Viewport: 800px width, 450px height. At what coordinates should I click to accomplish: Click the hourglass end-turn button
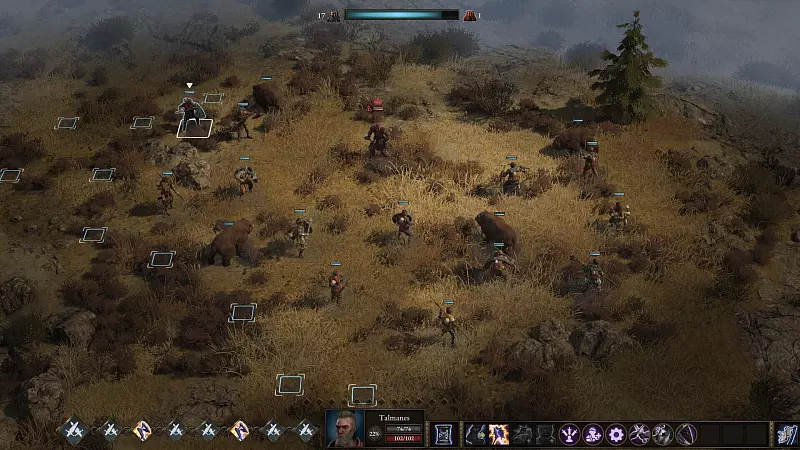click(443, 434)
